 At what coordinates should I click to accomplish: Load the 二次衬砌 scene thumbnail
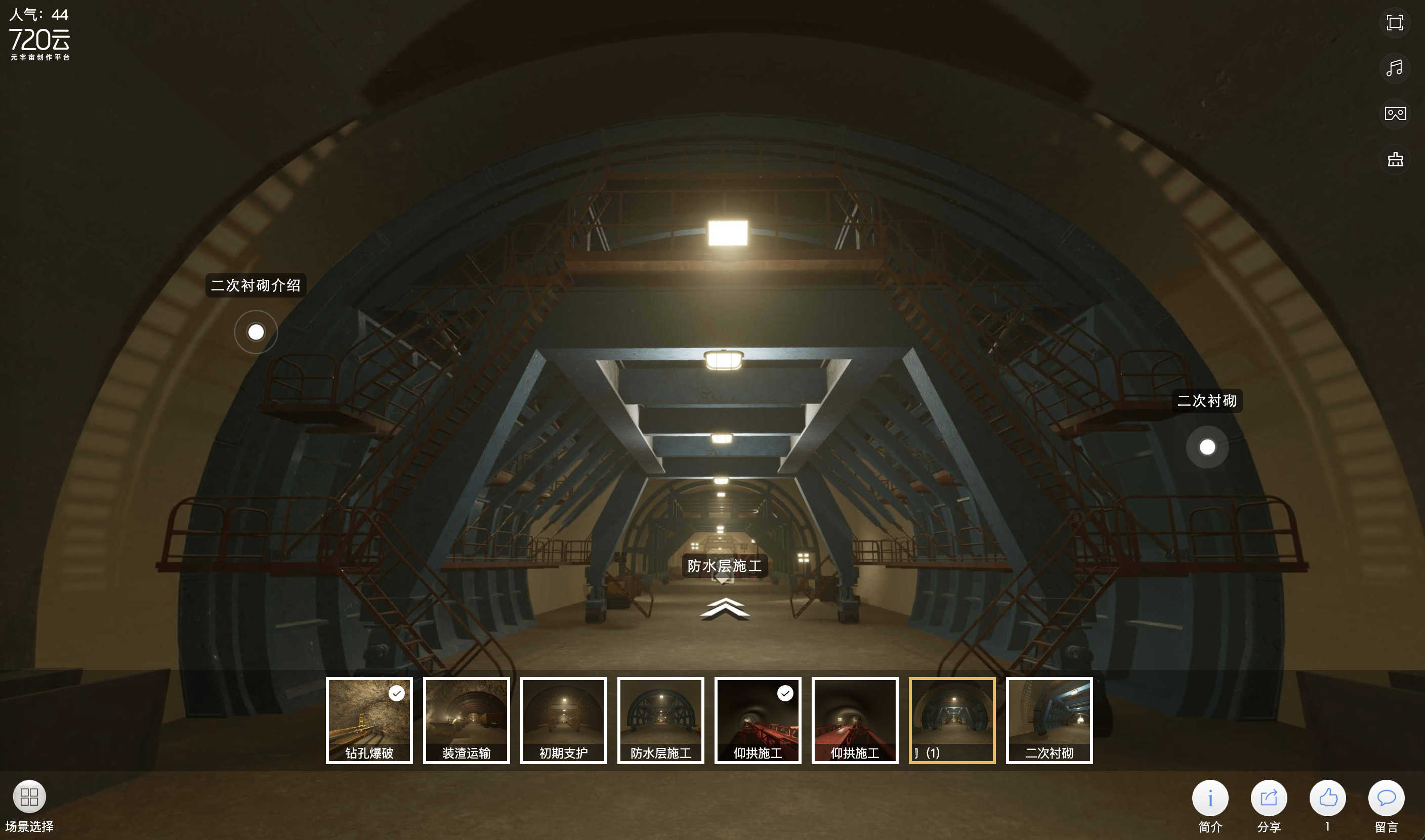point(1049,720)
